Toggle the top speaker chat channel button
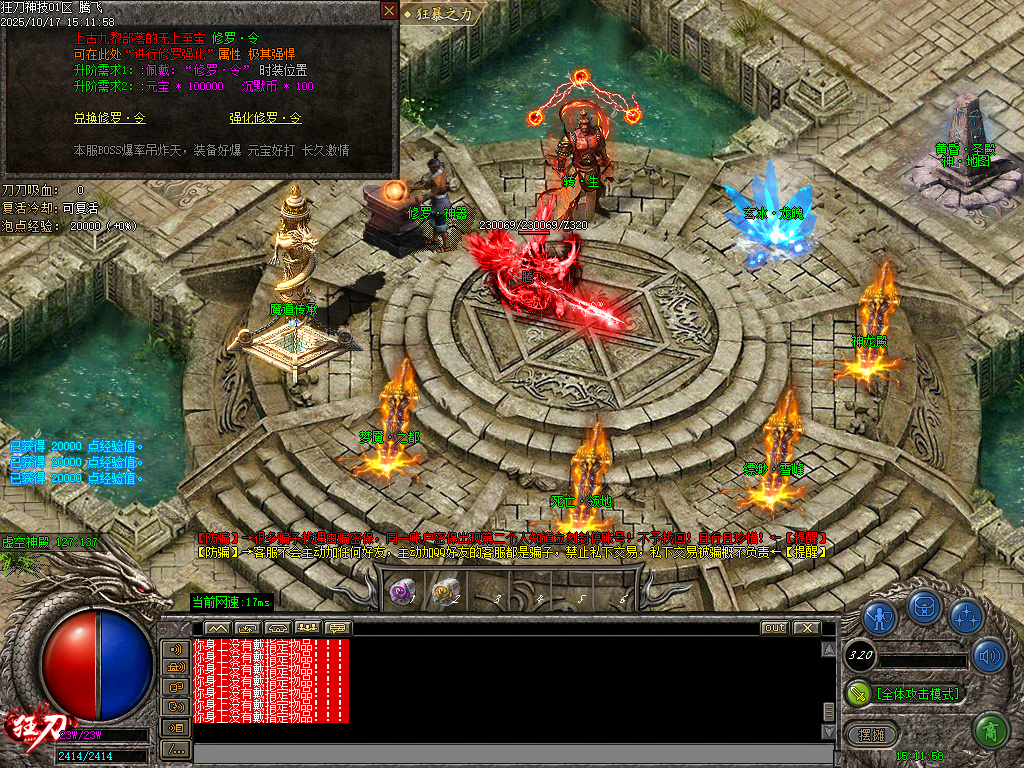Viewport: 1024px width, 768px height. (175, 648)
